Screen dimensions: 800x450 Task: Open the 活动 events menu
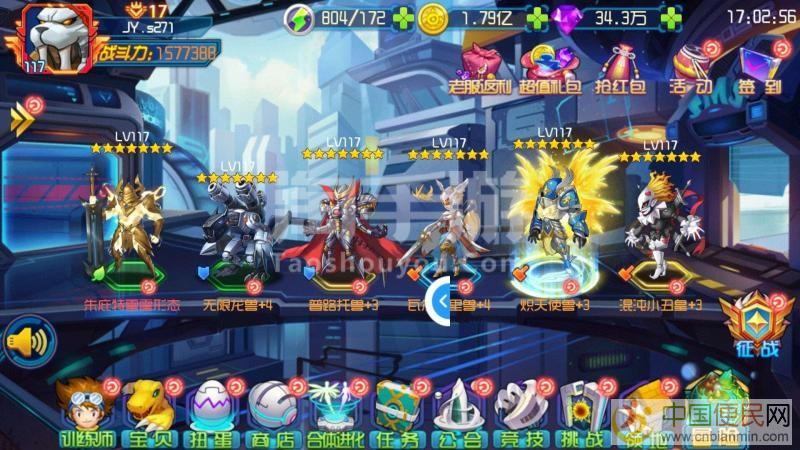[691, 68]
